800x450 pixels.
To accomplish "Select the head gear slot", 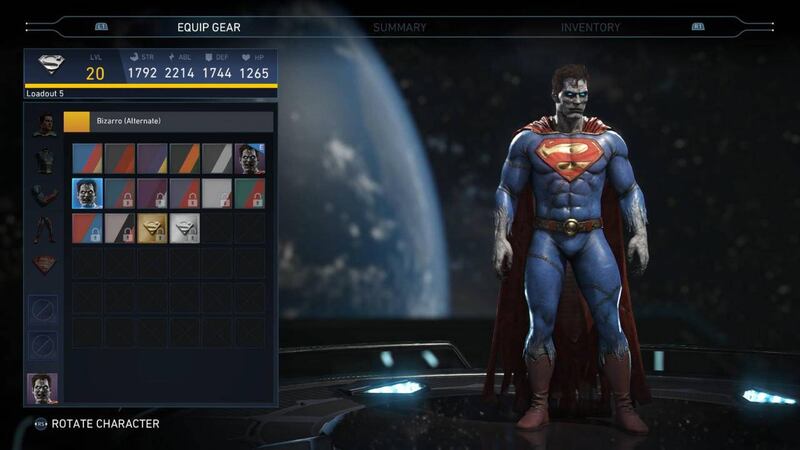I will (x=43, y=125).
